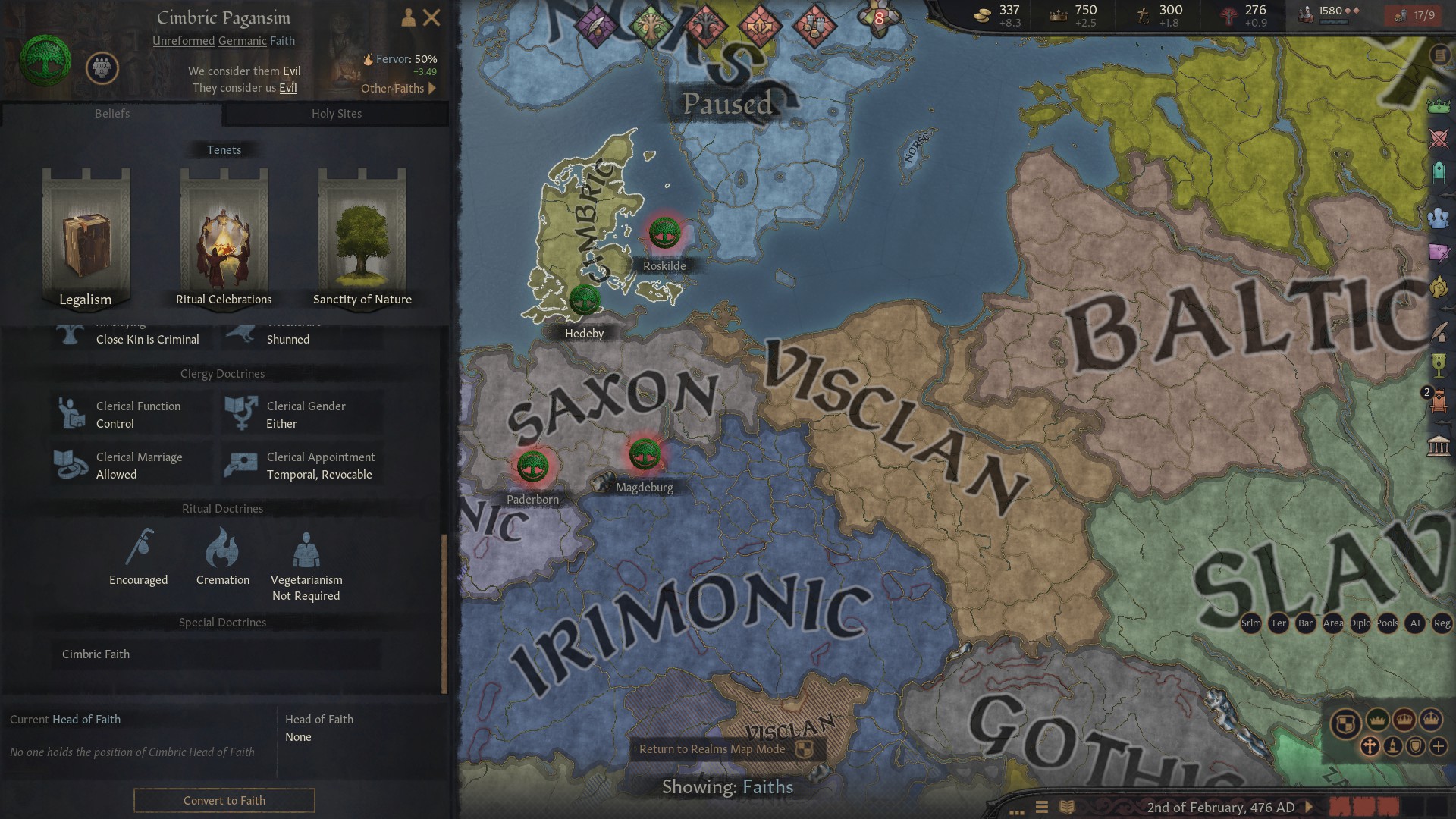Click the arrow to advance the date
Screen dimensions: 1456x819
tap(1310, 808)
